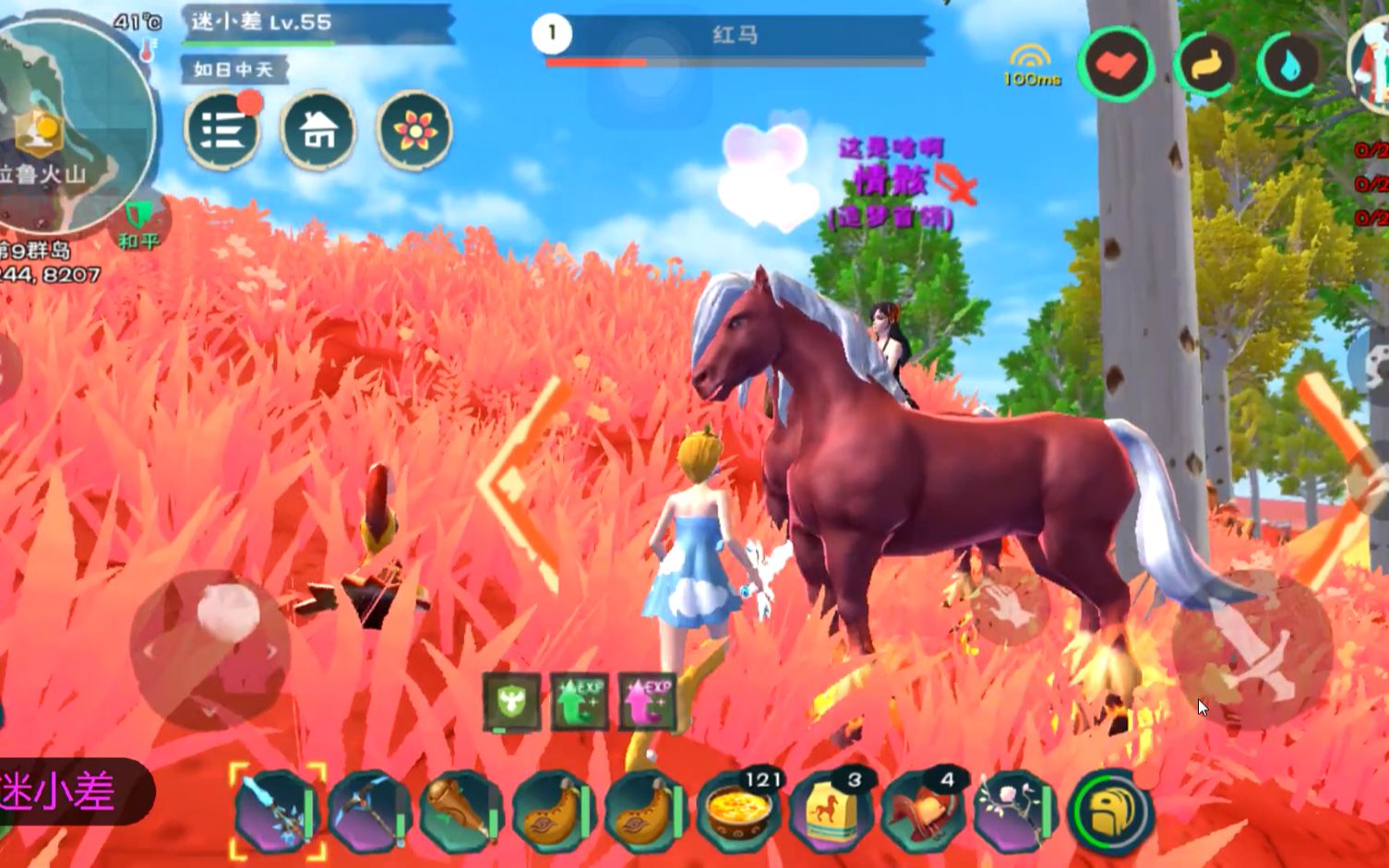Toggle the 和平 peace mode shield
1389x868 pixels.
[139, 220]
